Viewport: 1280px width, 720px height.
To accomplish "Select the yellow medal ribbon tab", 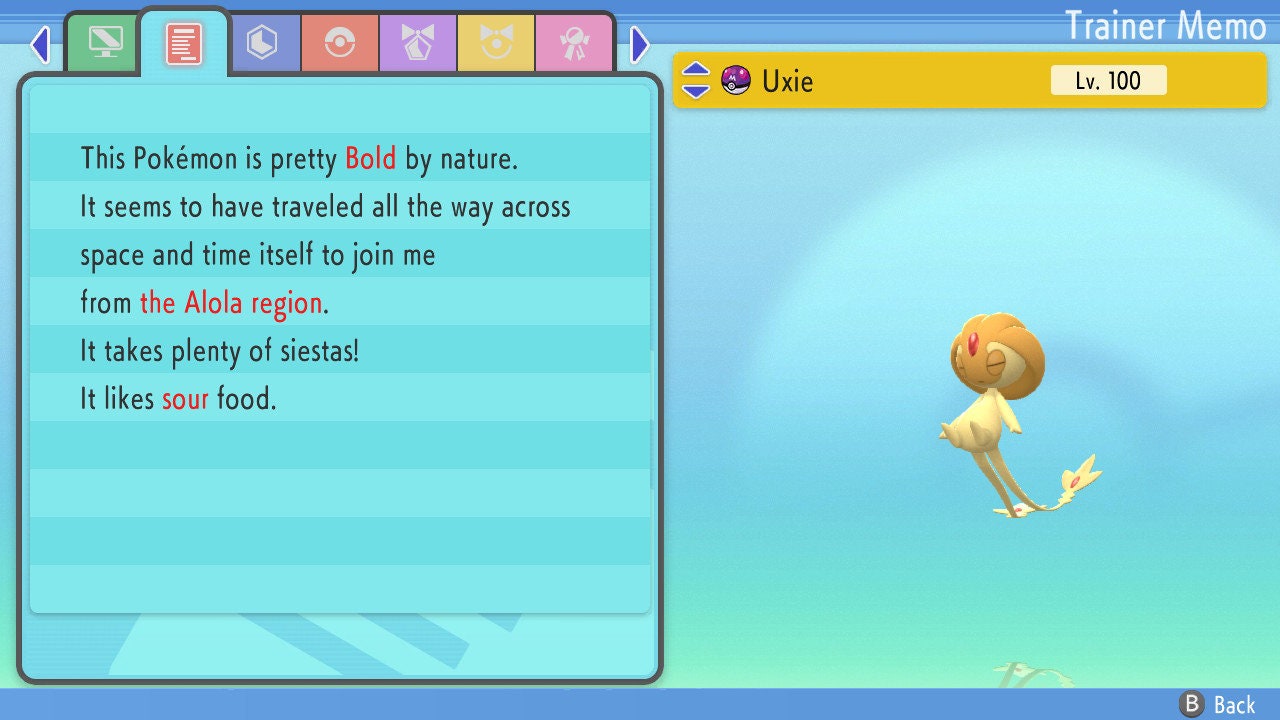I will 496,43.
